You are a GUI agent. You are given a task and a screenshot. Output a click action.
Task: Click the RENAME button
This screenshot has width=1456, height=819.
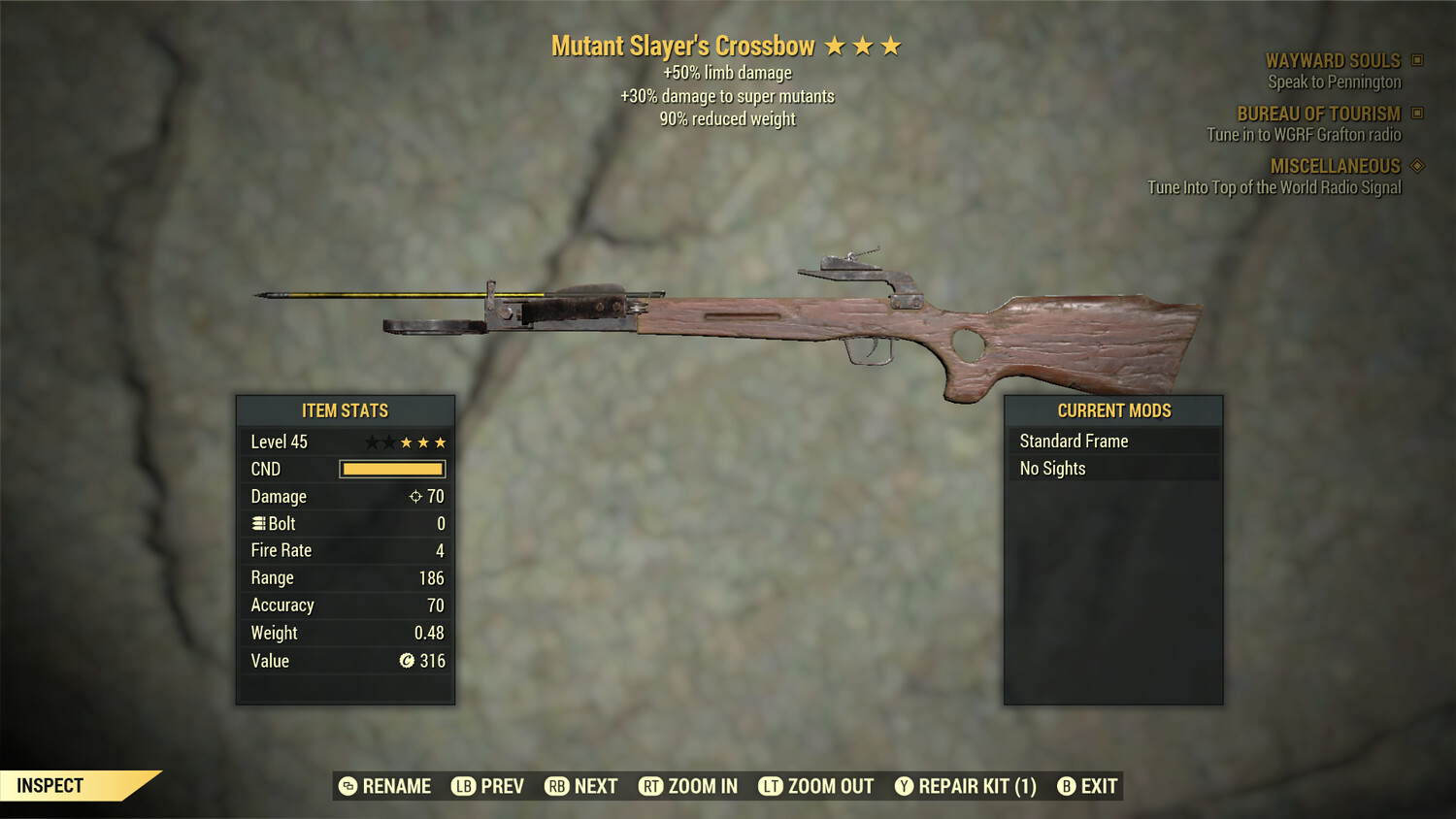[384, 786]
